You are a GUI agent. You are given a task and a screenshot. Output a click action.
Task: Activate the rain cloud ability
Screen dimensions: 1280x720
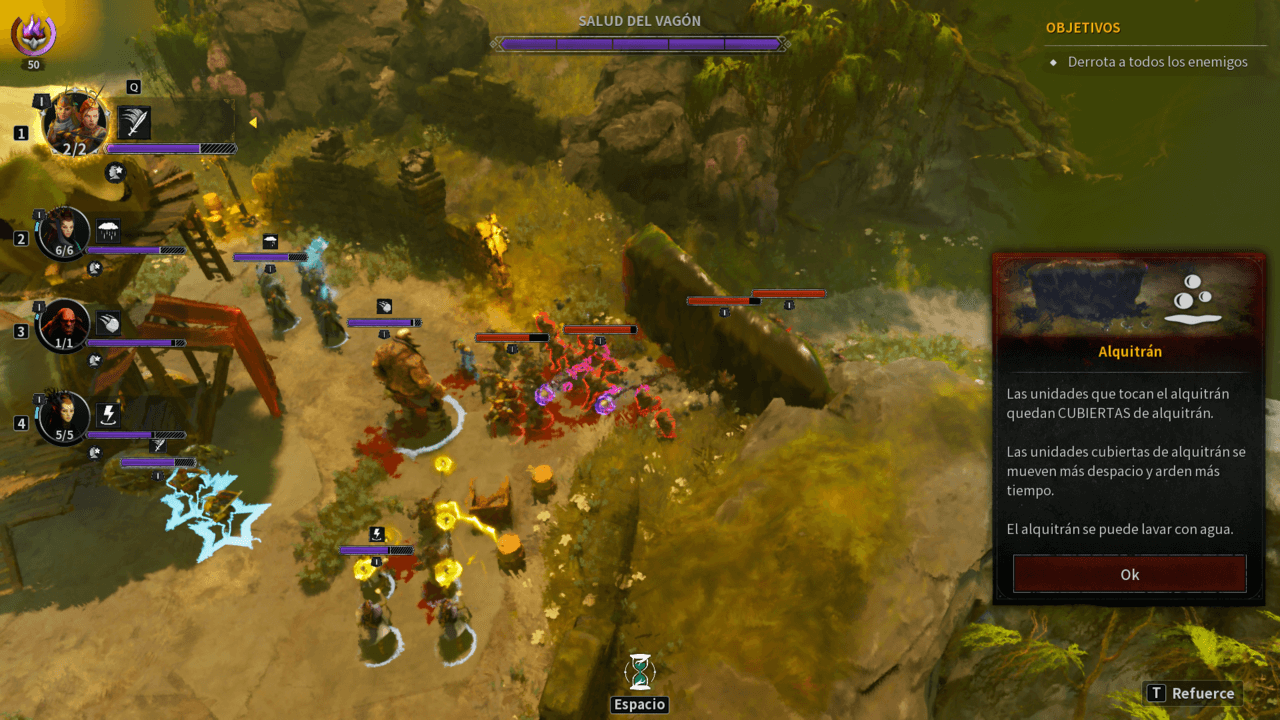[x=108, y=232]
